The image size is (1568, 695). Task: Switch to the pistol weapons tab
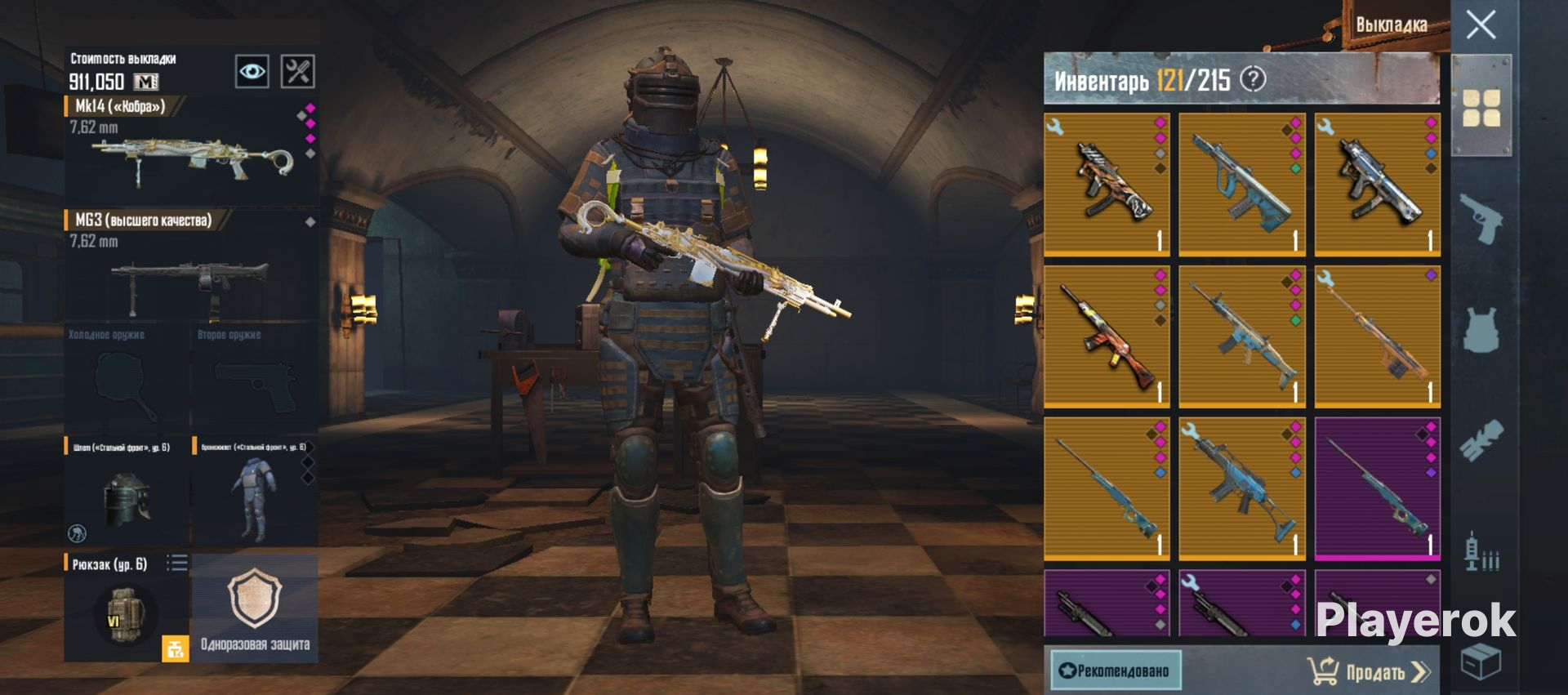pyautogui.click(x=1481, y=218)
